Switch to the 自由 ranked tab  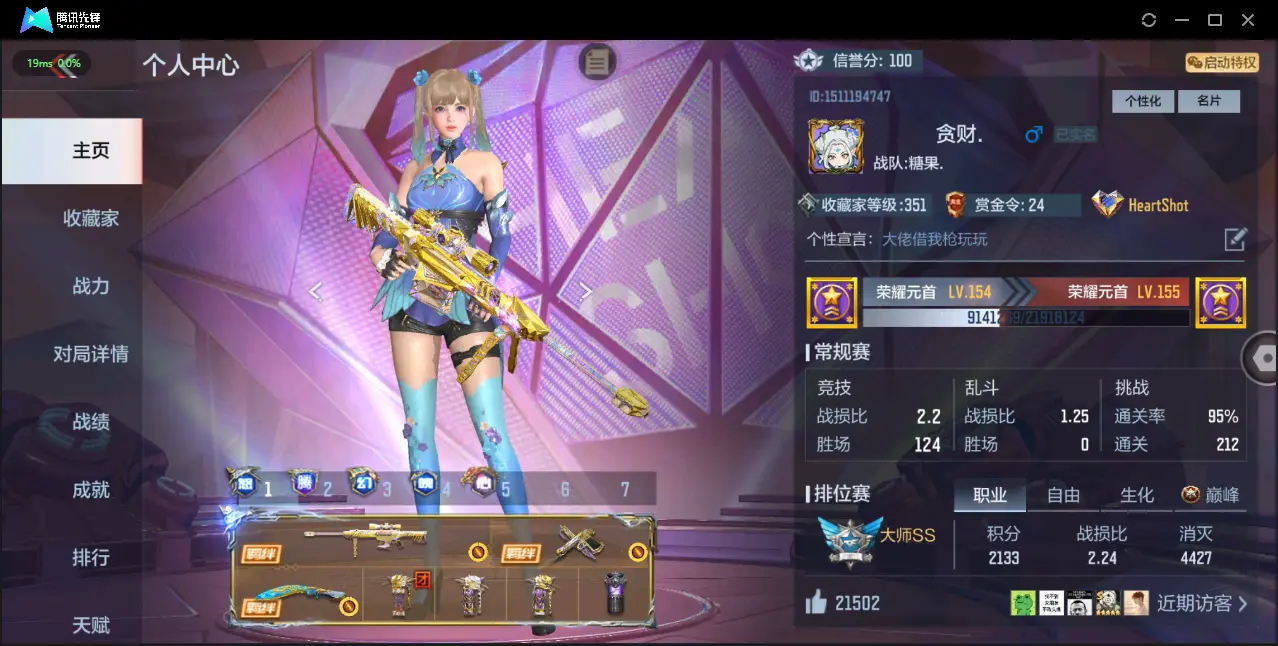click(x=1063, y=495)
